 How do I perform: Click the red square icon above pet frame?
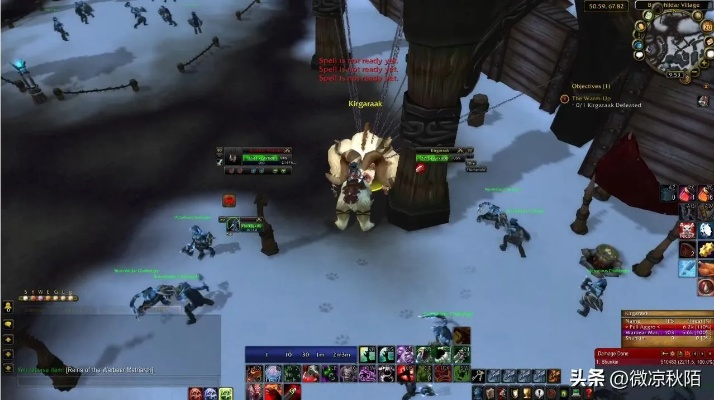229,200
